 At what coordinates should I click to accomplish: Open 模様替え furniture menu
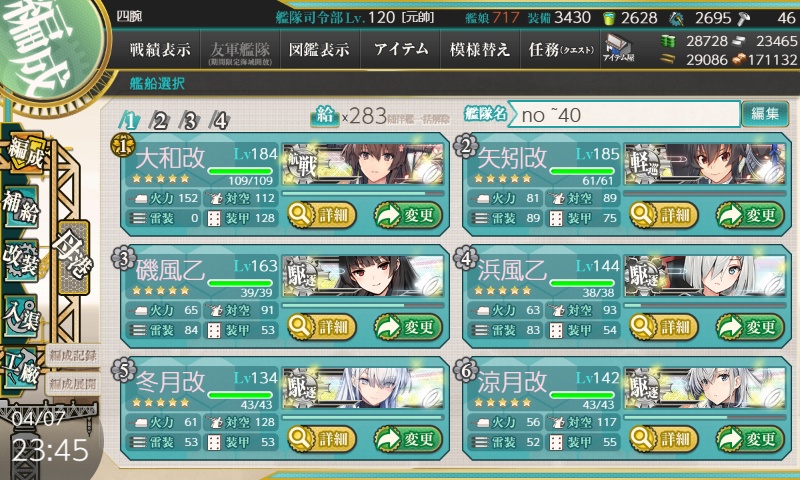(480, 49)
